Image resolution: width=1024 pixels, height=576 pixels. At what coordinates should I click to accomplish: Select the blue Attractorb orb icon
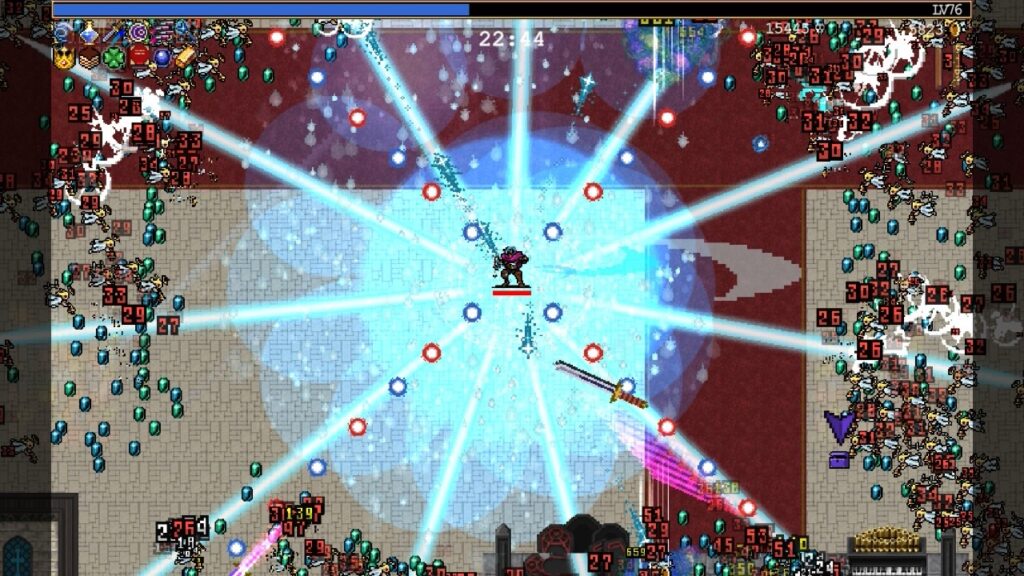162,57
